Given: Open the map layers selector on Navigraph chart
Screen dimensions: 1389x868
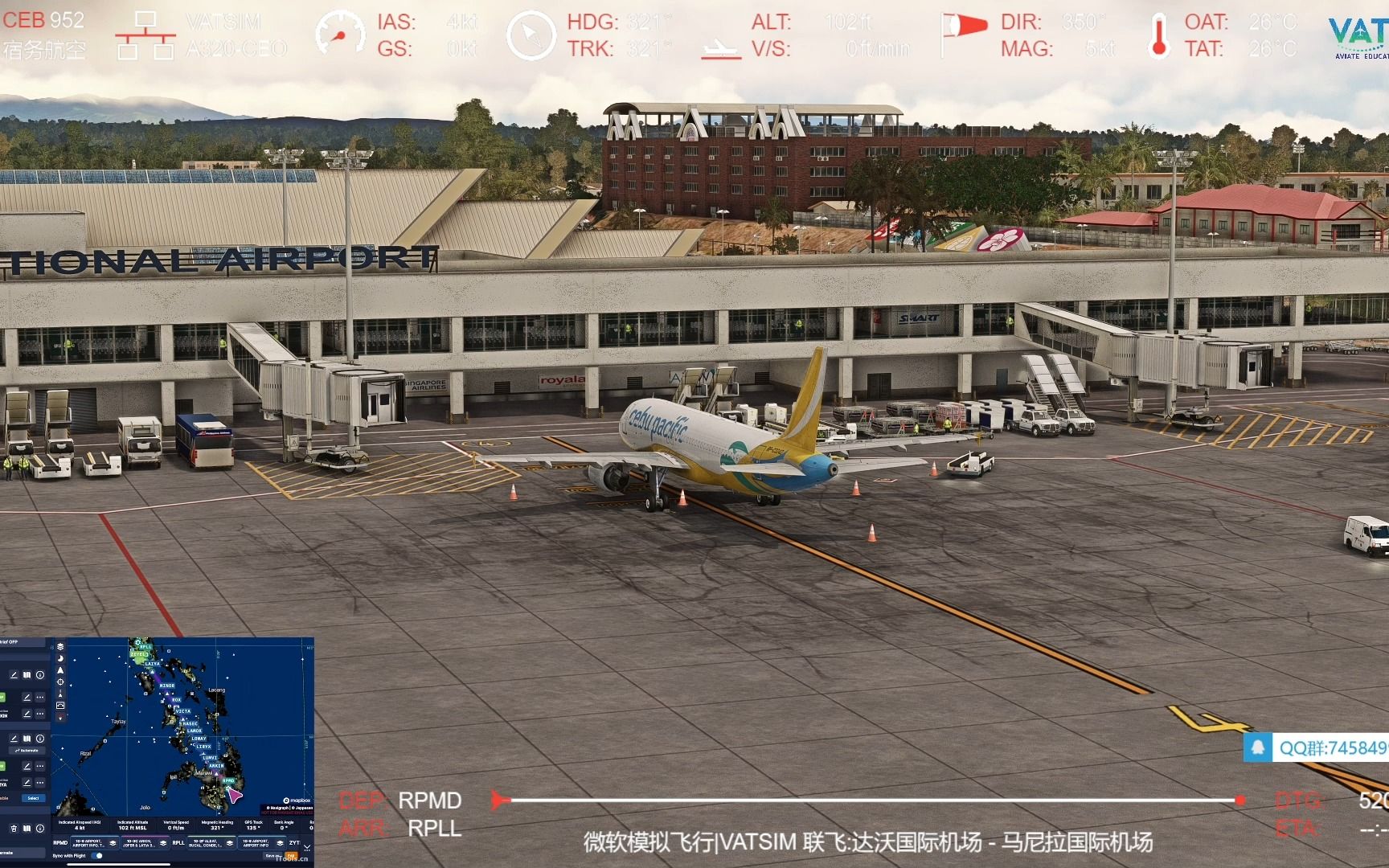Looking at the screenshot, I should pos(60,648).
